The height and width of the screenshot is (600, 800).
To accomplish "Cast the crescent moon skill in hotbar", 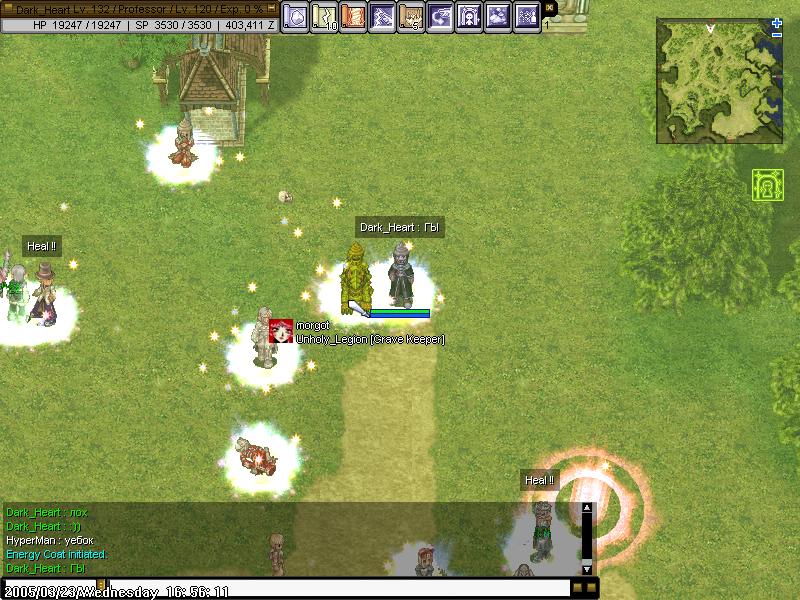I will 440,17.
